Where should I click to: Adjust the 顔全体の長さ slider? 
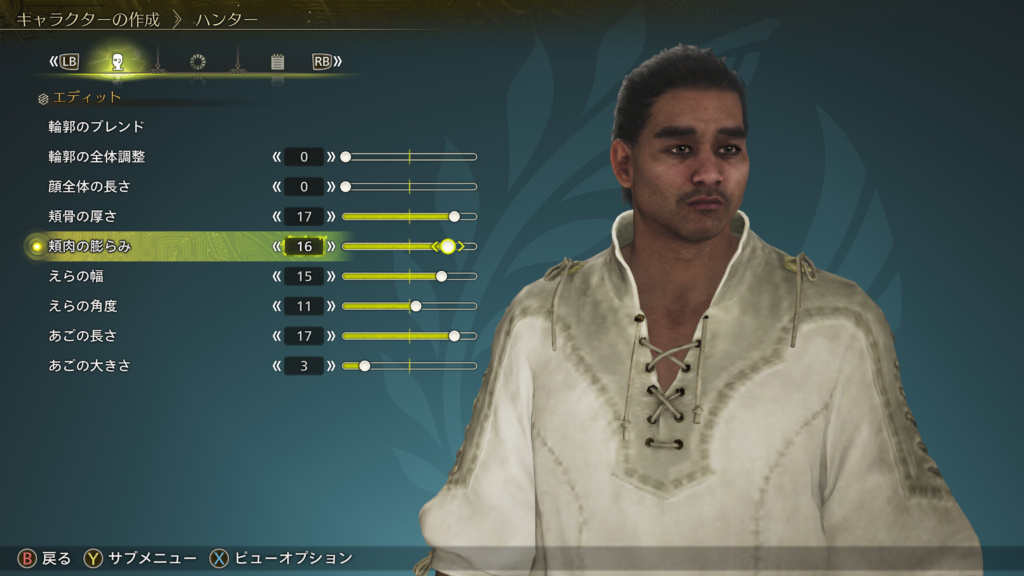(x=409, y=187)
